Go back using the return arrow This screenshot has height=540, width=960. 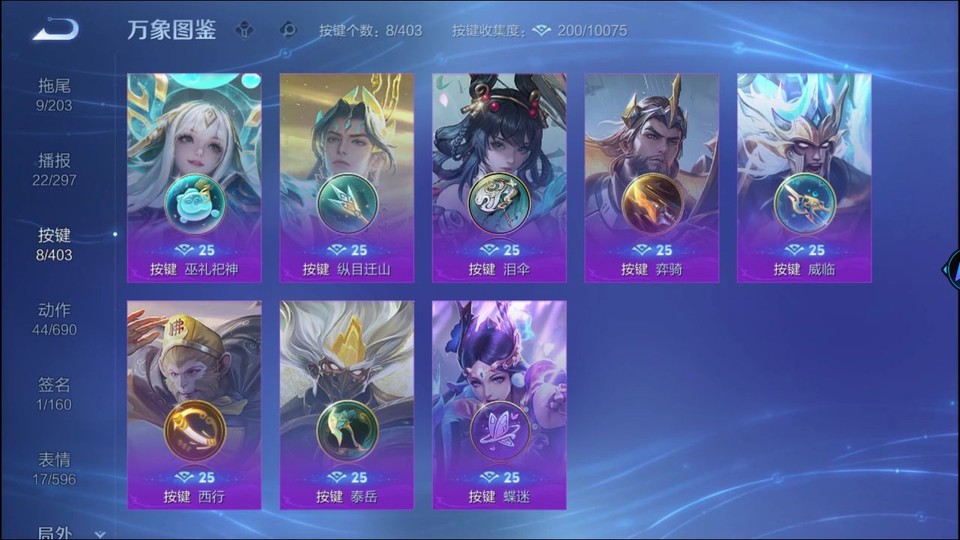click(x=55, y=29)
